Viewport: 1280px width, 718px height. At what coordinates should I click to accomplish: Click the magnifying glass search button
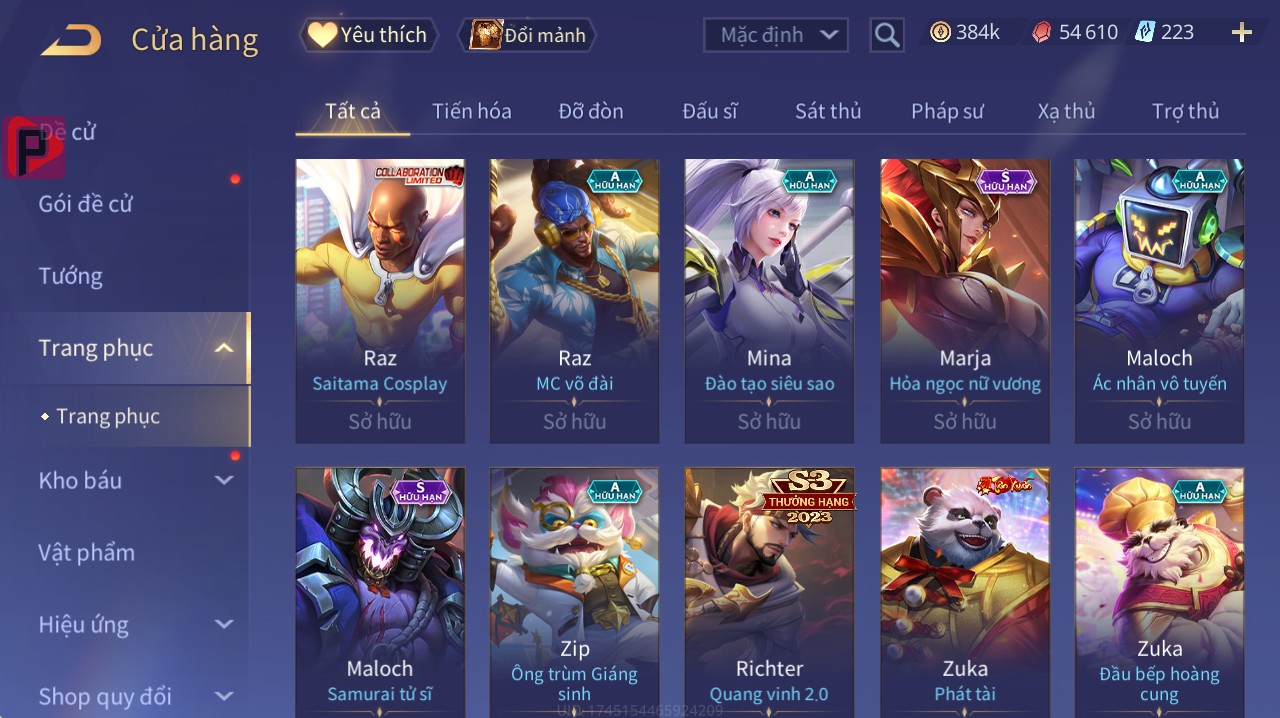tap(887, 36)
